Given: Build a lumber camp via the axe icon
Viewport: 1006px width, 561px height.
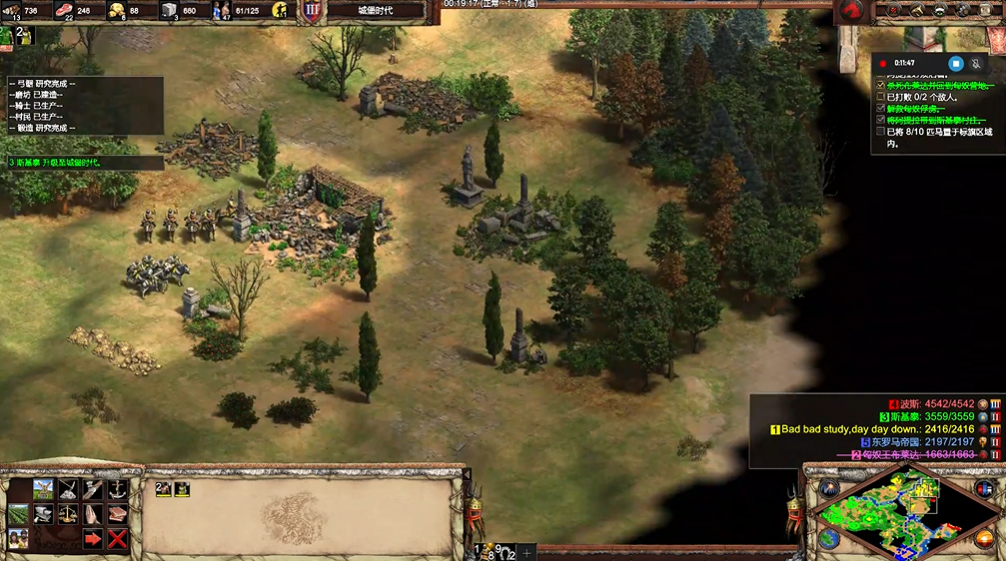Looking at the screenshot, I should 92,489.
